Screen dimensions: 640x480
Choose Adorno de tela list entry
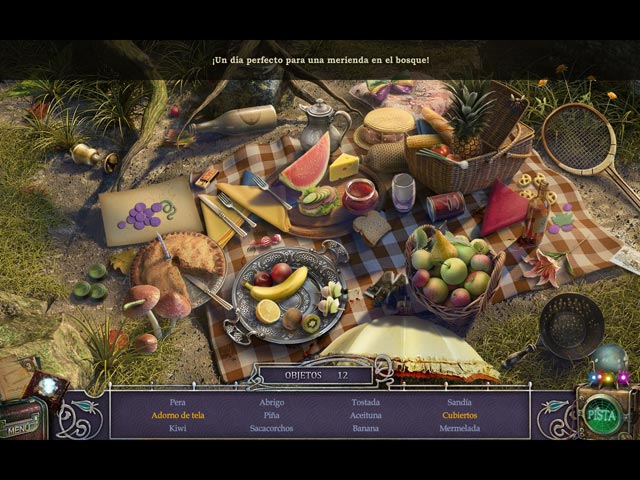click(x=178, y=415)
